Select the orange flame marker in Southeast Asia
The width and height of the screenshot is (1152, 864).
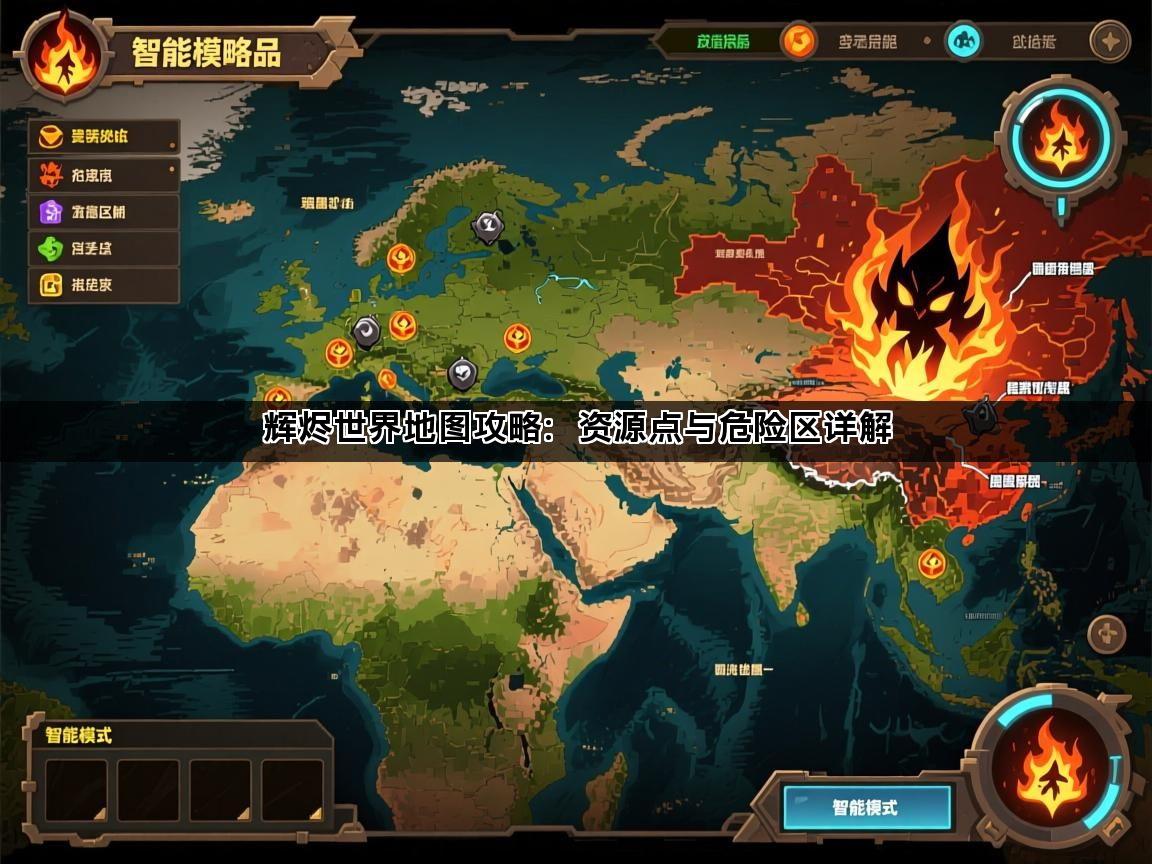(x=932, y=563)
